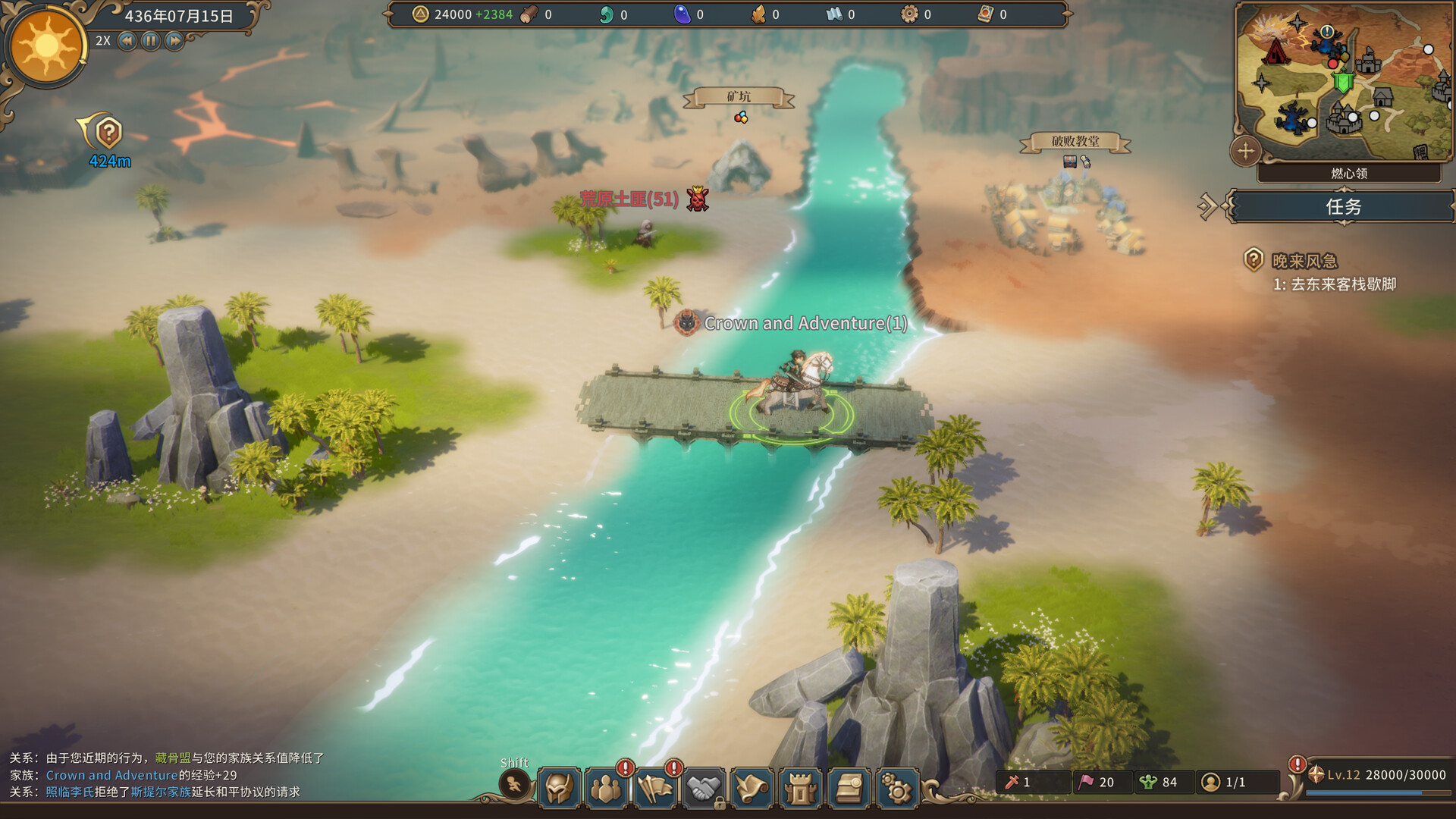Image resolution: width=1456 pixels, height=819 pixels.
Task: Pause the game with the pause button
Action: (150, 41)
